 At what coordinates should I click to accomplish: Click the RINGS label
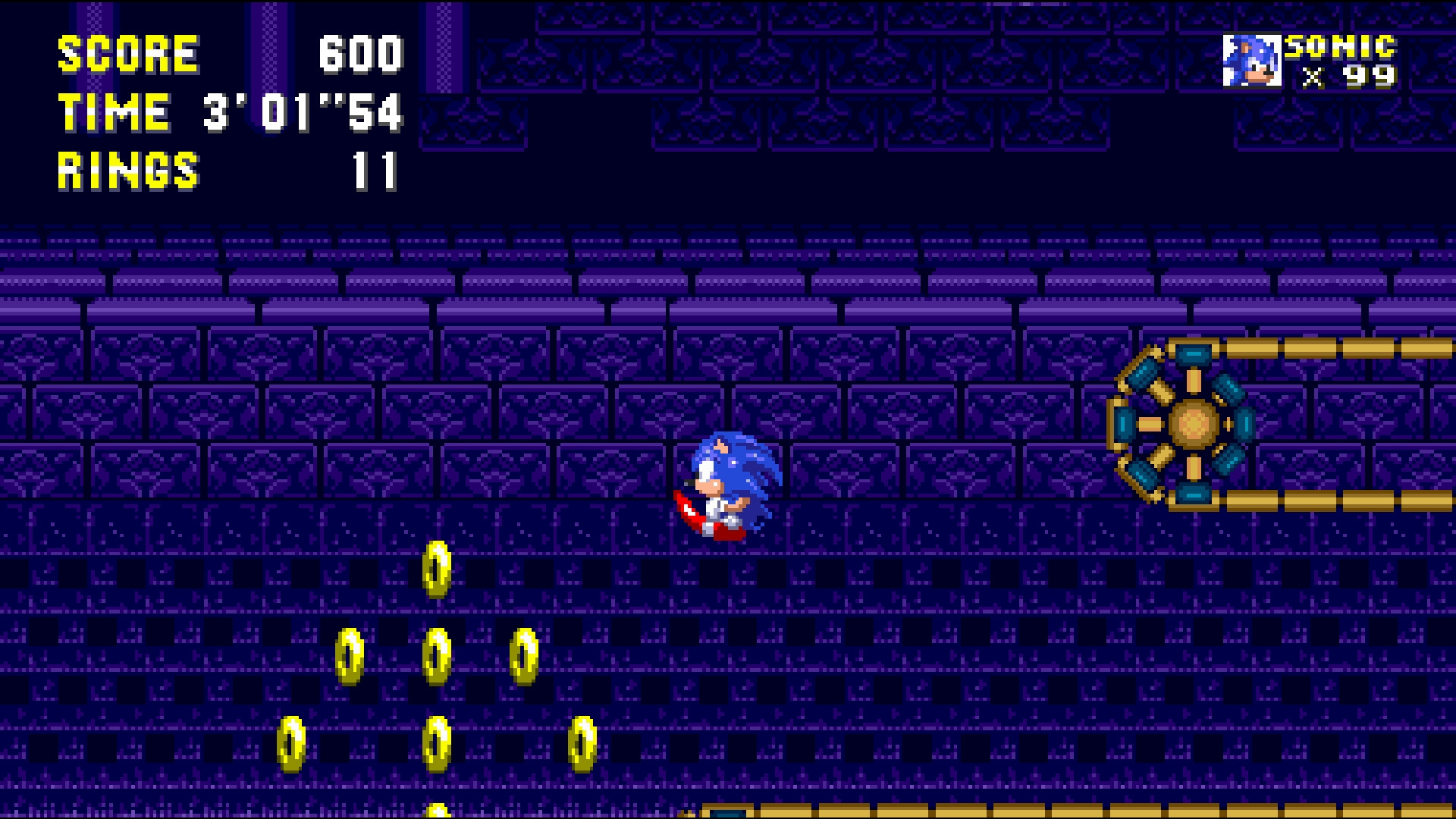click(129, 172)
